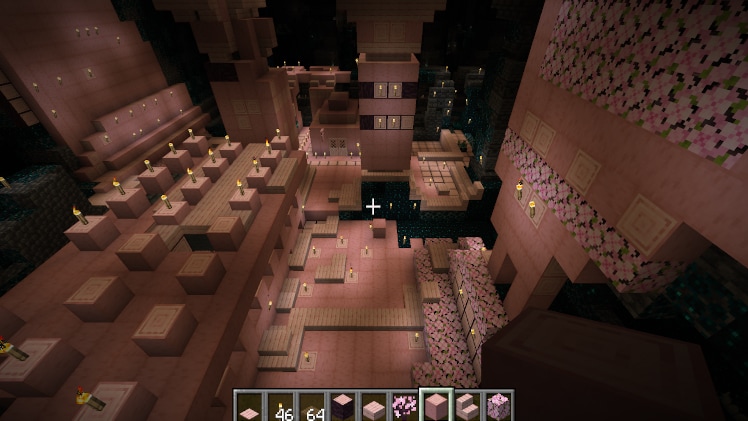Pick the dark log block slot
This screenshot has width=748, height=421.
coord(342,406)
